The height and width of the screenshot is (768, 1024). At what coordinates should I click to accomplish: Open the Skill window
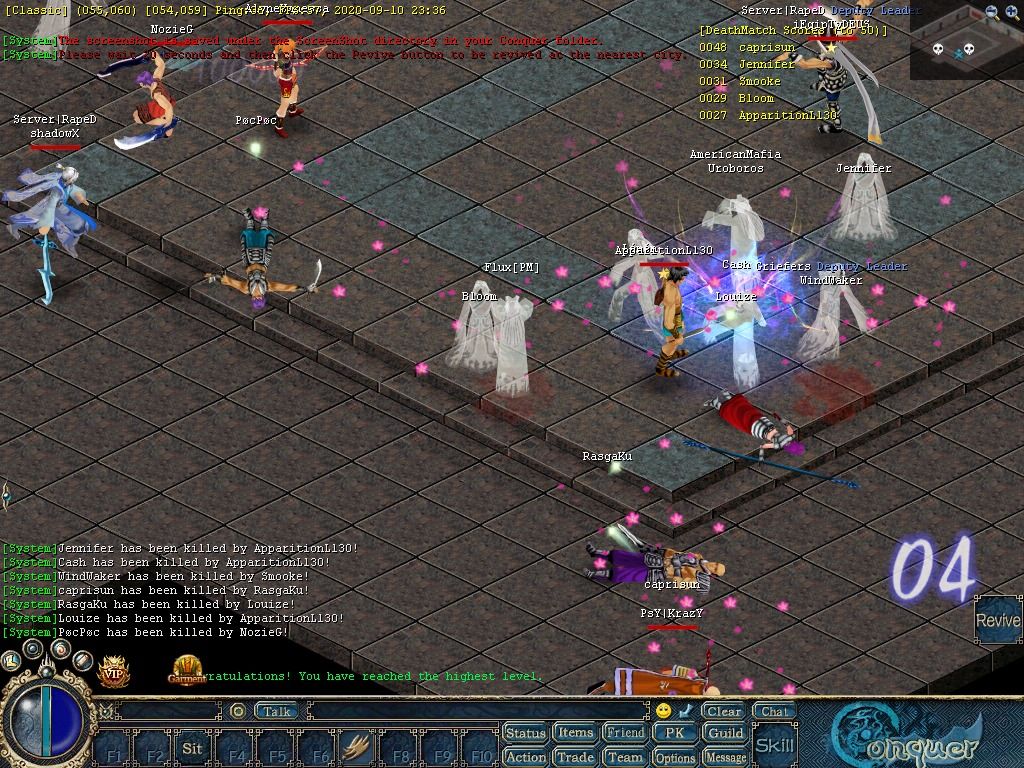(x=774, y=745)
